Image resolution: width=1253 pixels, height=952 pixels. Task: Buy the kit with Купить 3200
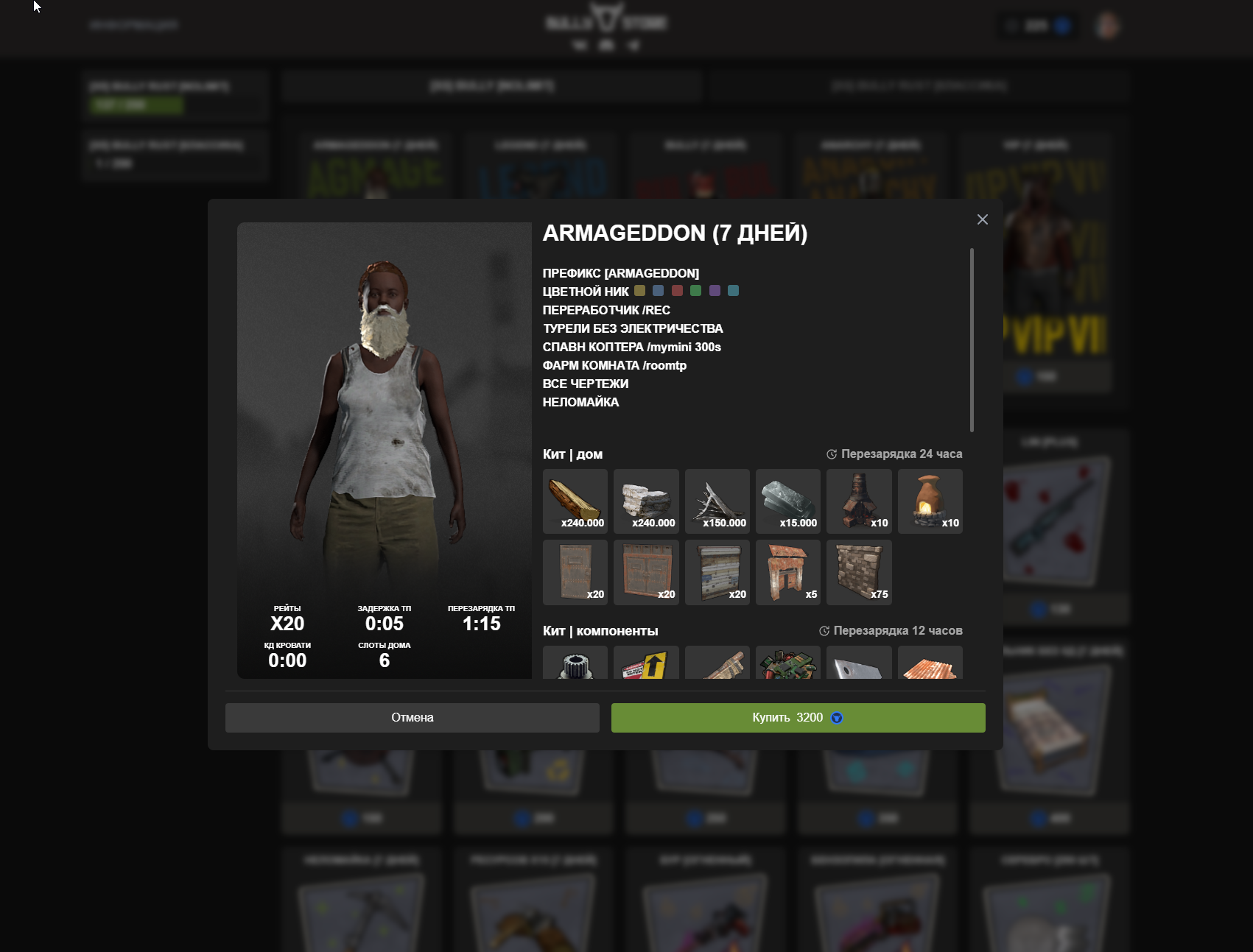[798, 718]
